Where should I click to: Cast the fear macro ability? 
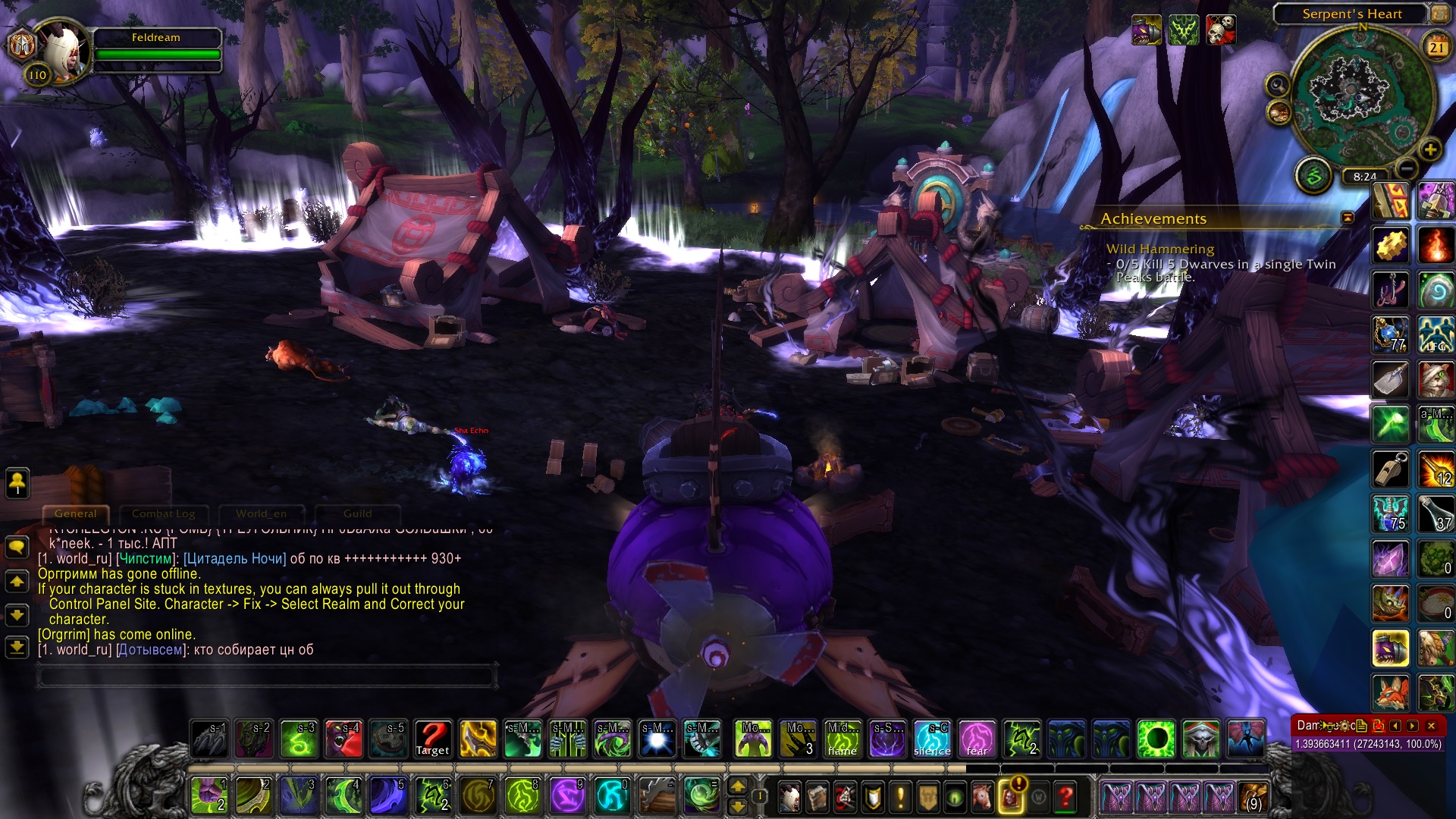pyautogui.click(x=977, y=739)
